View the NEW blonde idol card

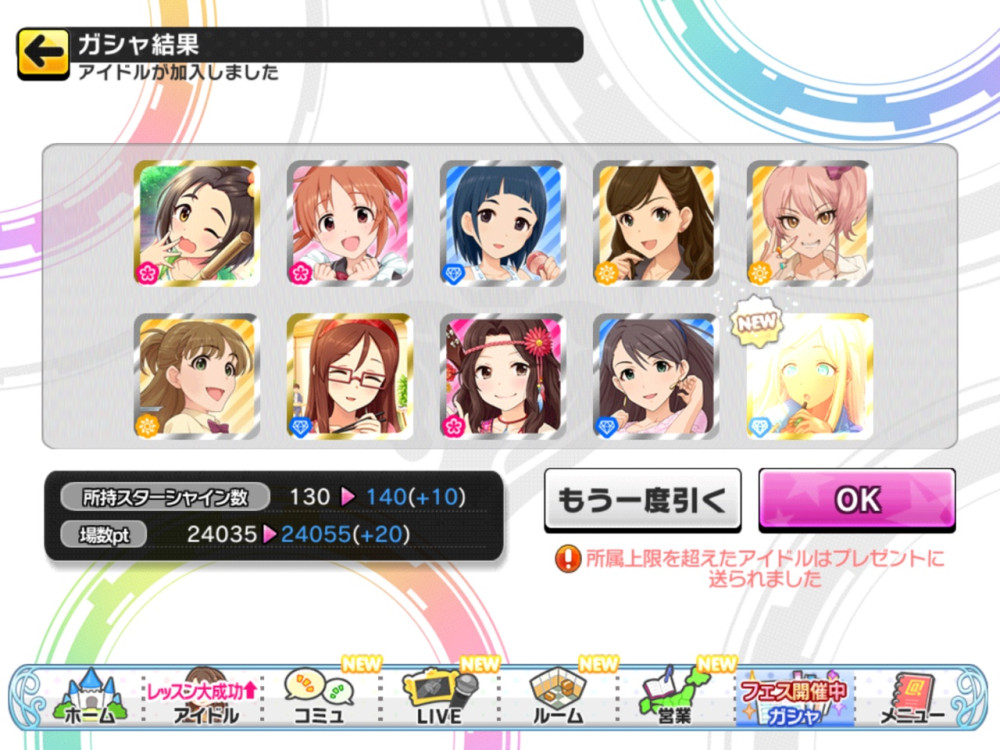[810, 376]
